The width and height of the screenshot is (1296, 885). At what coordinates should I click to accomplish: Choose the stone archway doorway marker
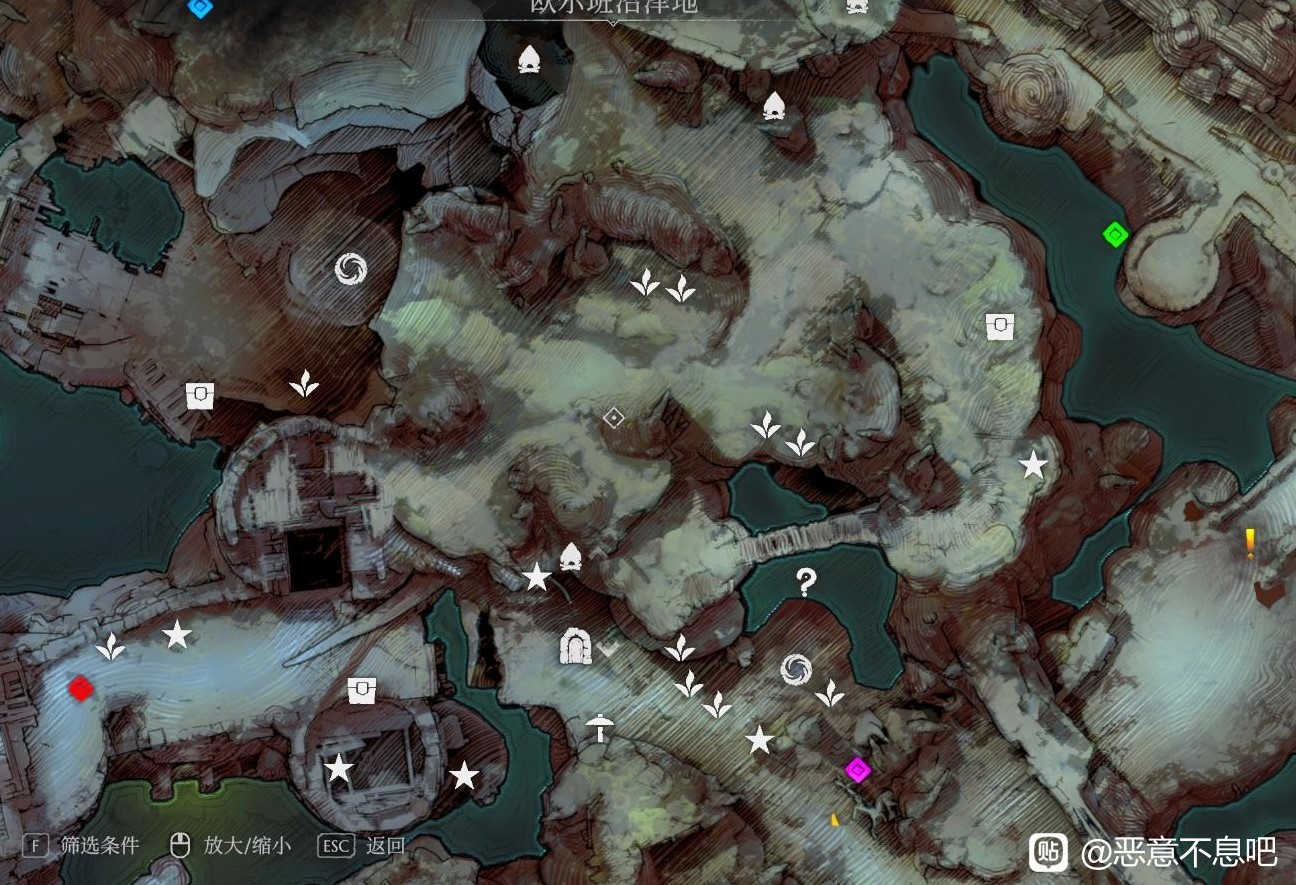click(x=575, y=647)
